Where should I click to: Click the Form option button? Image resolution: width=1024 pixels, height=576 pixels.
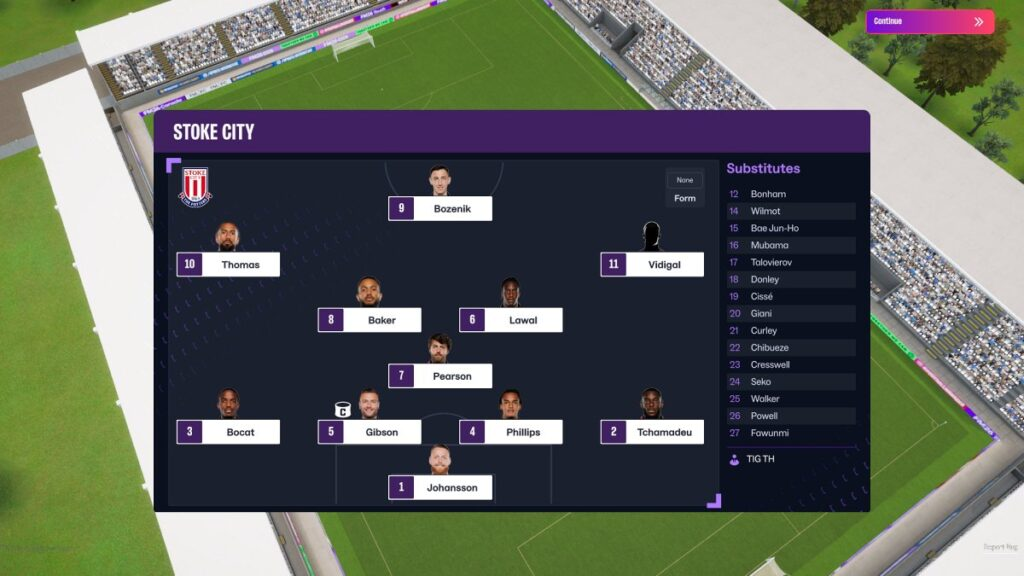pyautogui.click(x=685, y=198)
